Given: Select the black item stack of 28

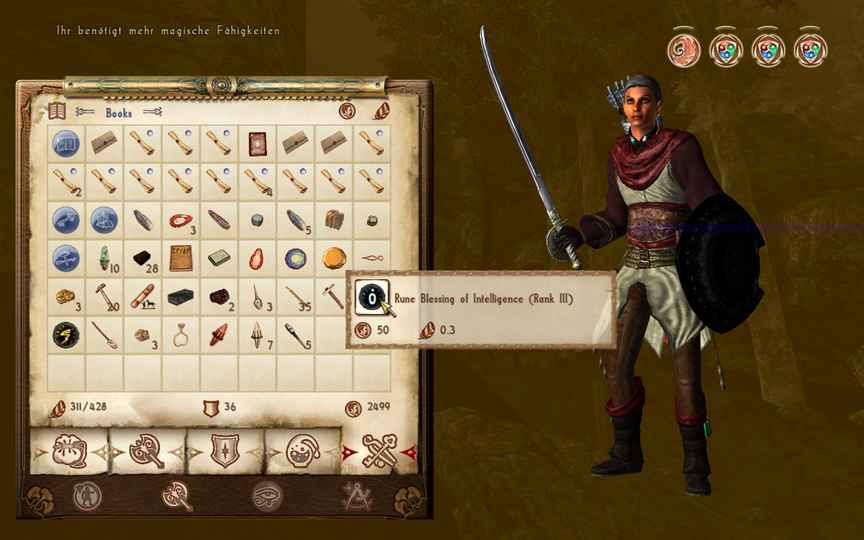Looking at the screenshot, I should pyautogui.click(x=143, y=259).
